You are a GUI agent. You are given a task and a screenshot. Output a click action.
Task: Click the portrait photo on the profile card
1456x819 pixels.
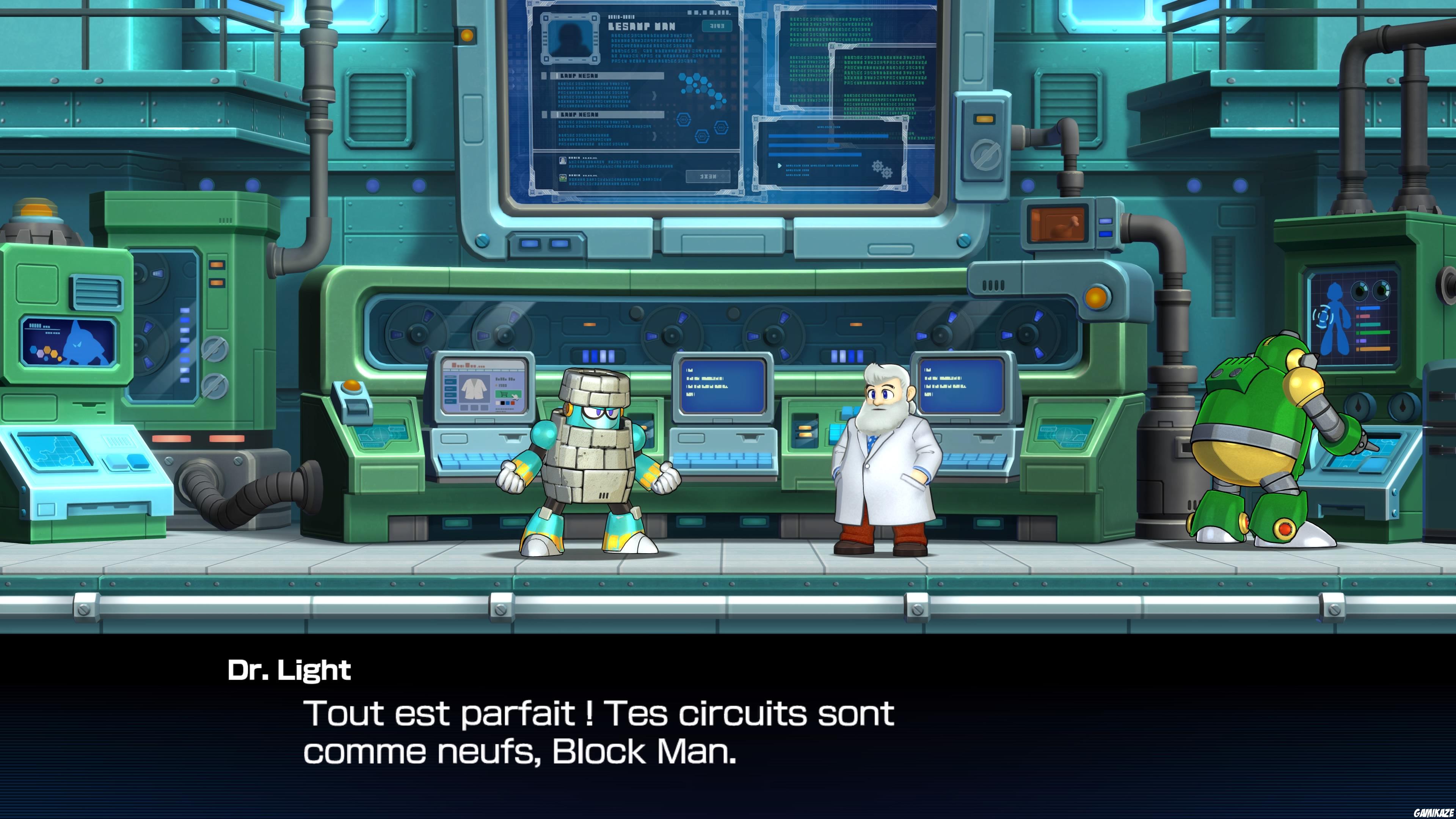coord(571,39)
